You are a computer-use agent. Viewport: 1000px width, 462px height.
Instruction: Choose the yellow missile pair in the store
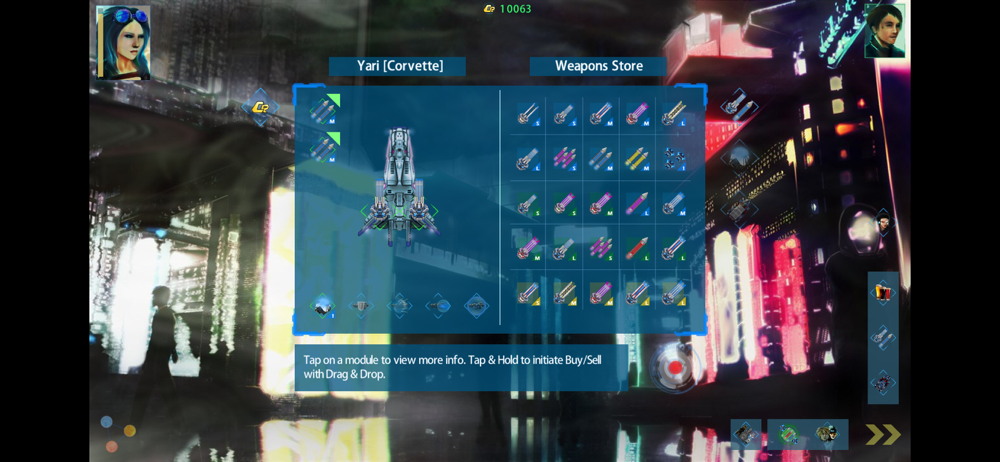coord(637,159)
